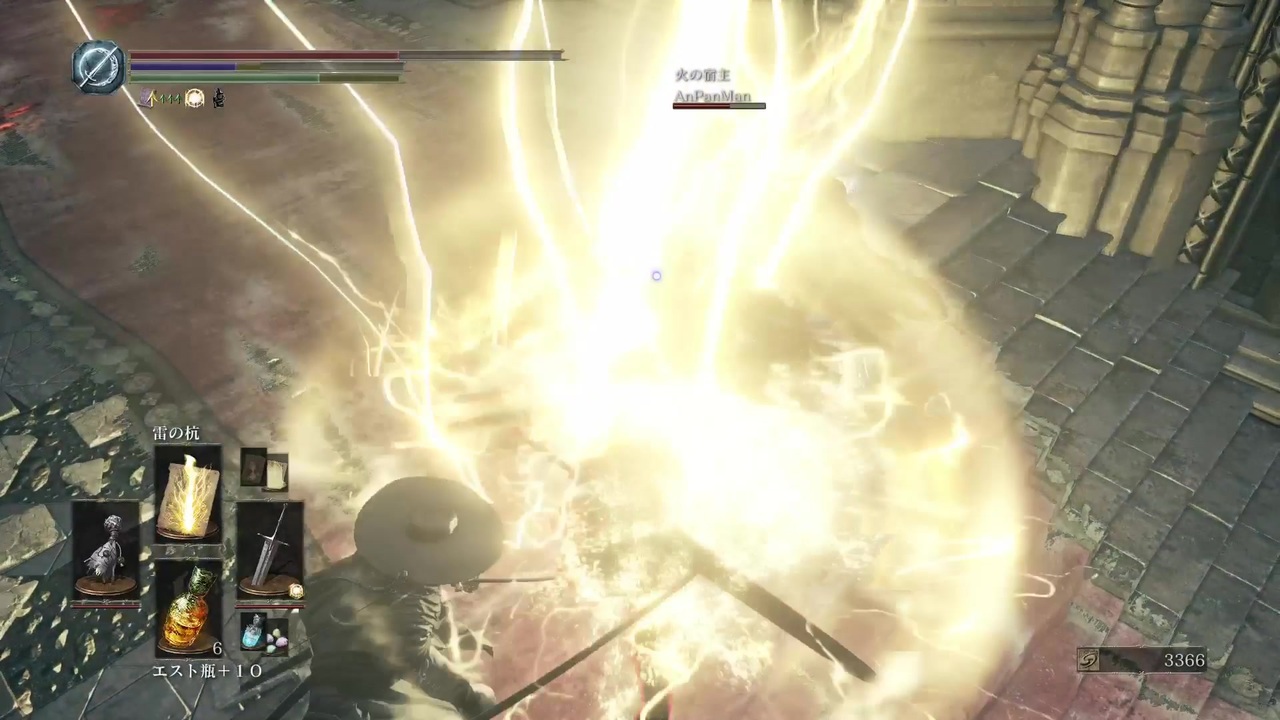The image size is (1280, 720).
Task: Click the green stamina bar
Action: 250,78
